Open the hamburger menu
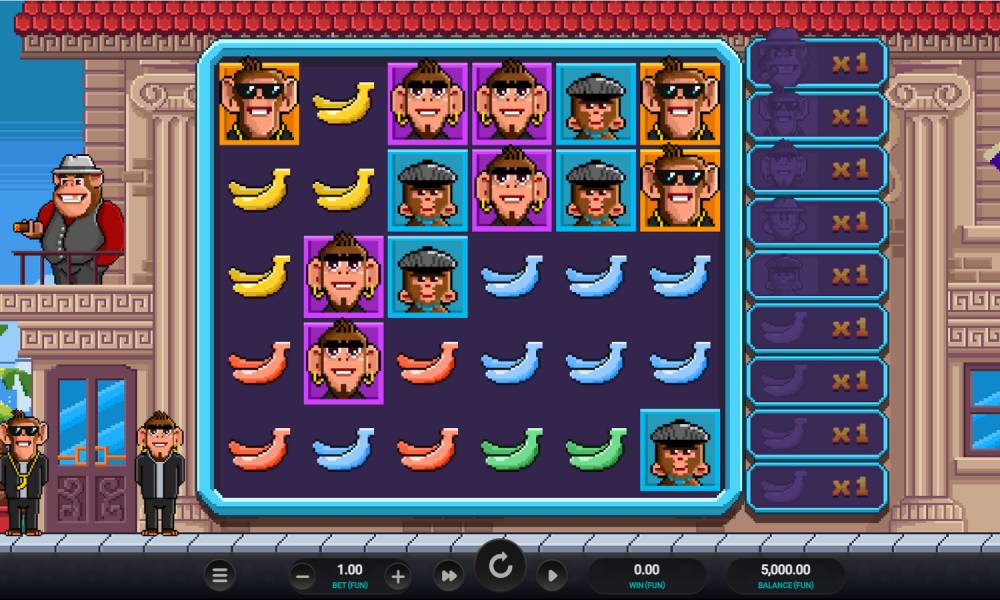The width and height of the screenshot is (1000, 600). (x=221, y=575)
